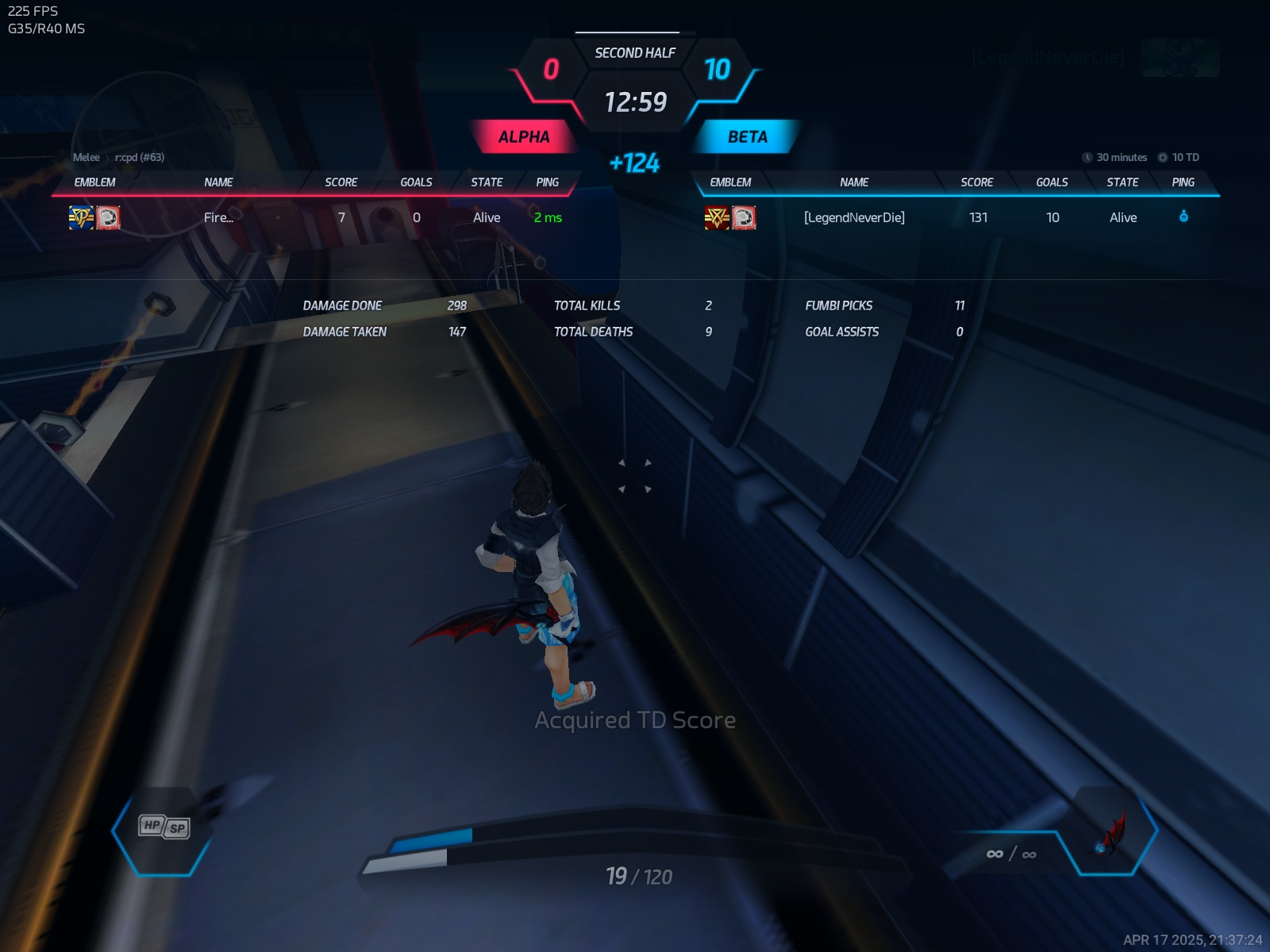Click the blue-and-yellow emblem of Alpha player
1270x952 pixels.
click(x=81, y=217)
